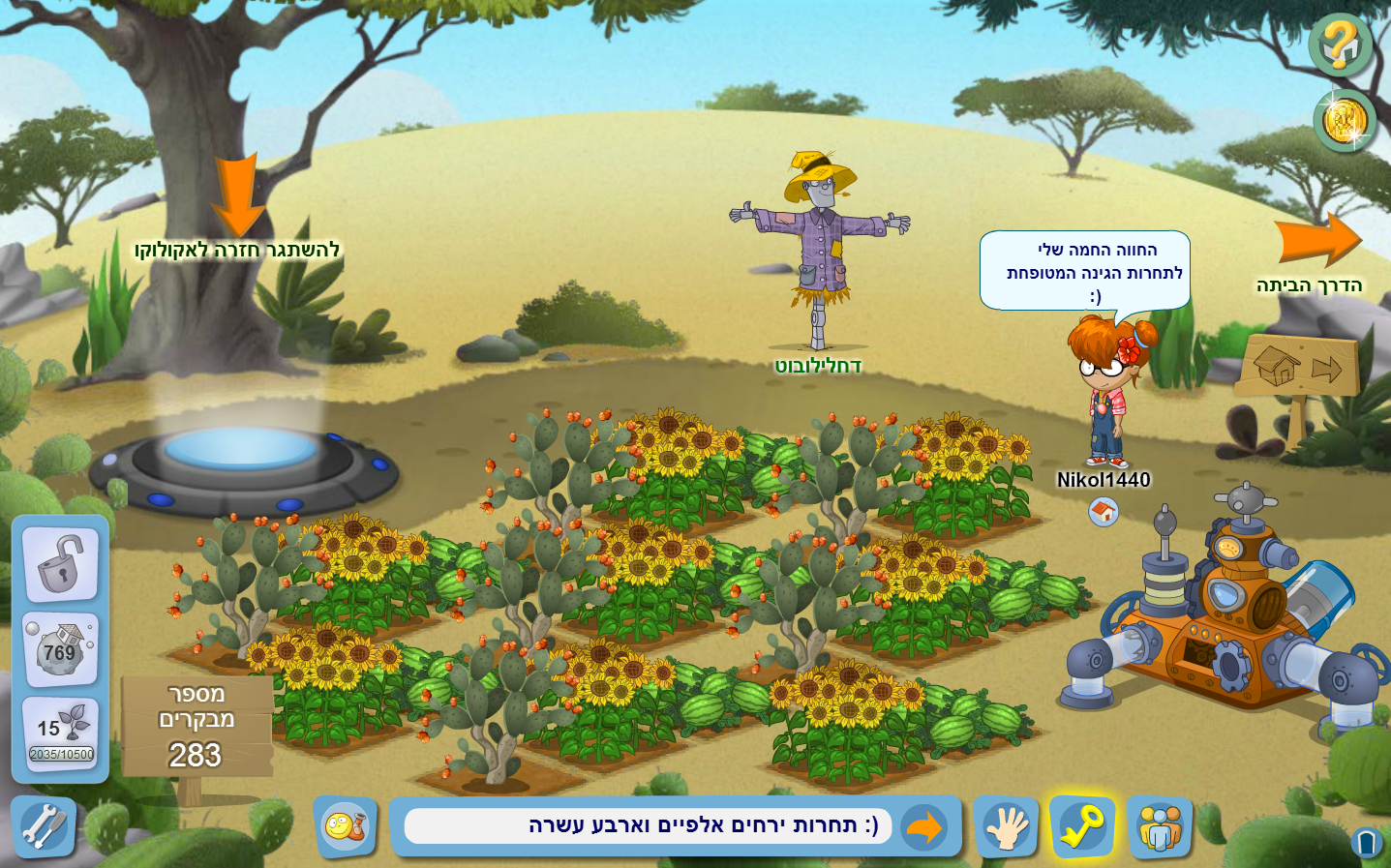Click the house icon under Nikol1440
1391x868 pixels.
click(x=1104, y=512)
